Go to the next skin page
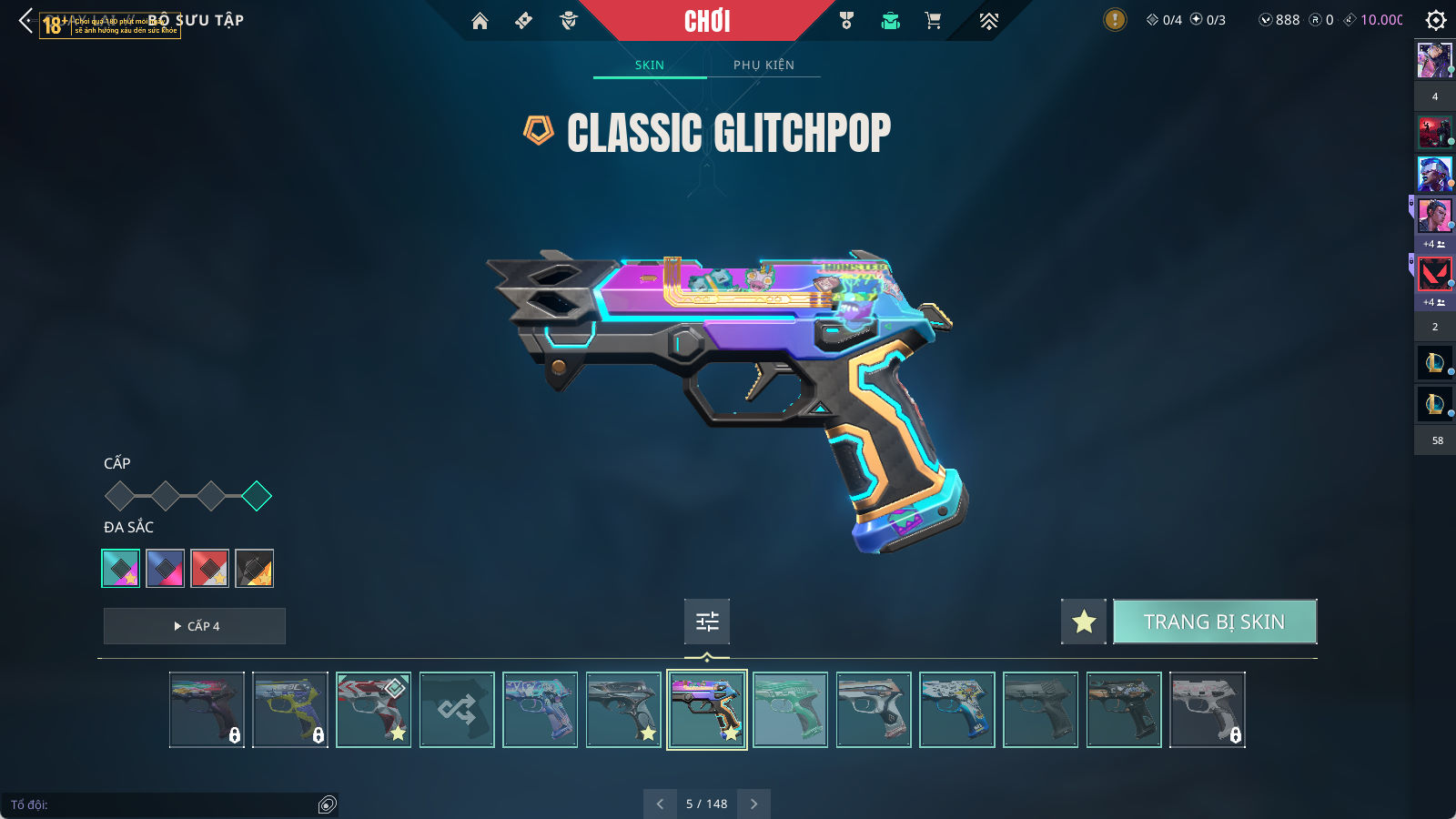Viewport: 1456px width, 819px height. coord(753,804)
